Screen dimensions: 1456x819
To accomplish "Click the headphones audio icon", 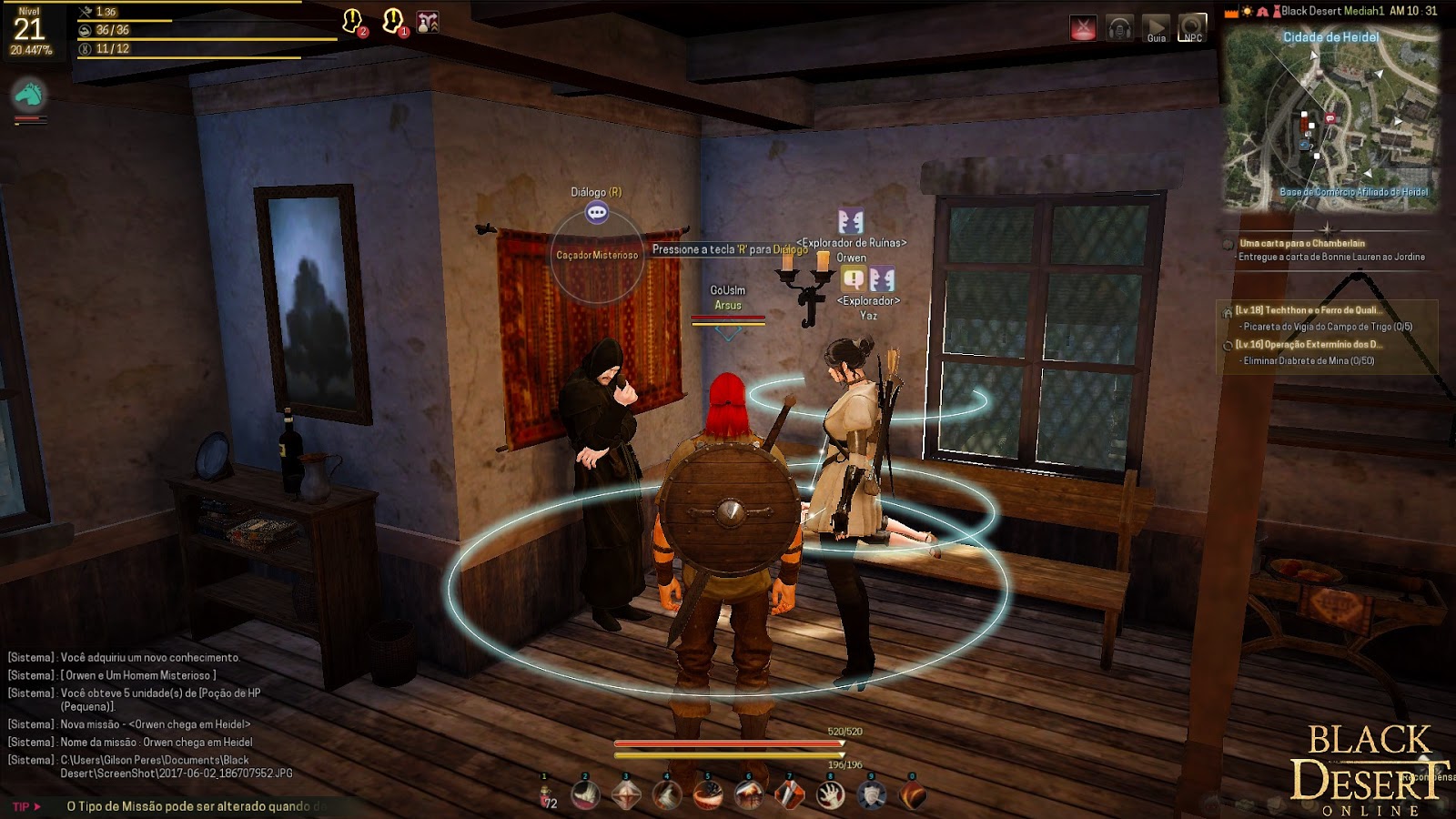I will tap(1121, 27).
